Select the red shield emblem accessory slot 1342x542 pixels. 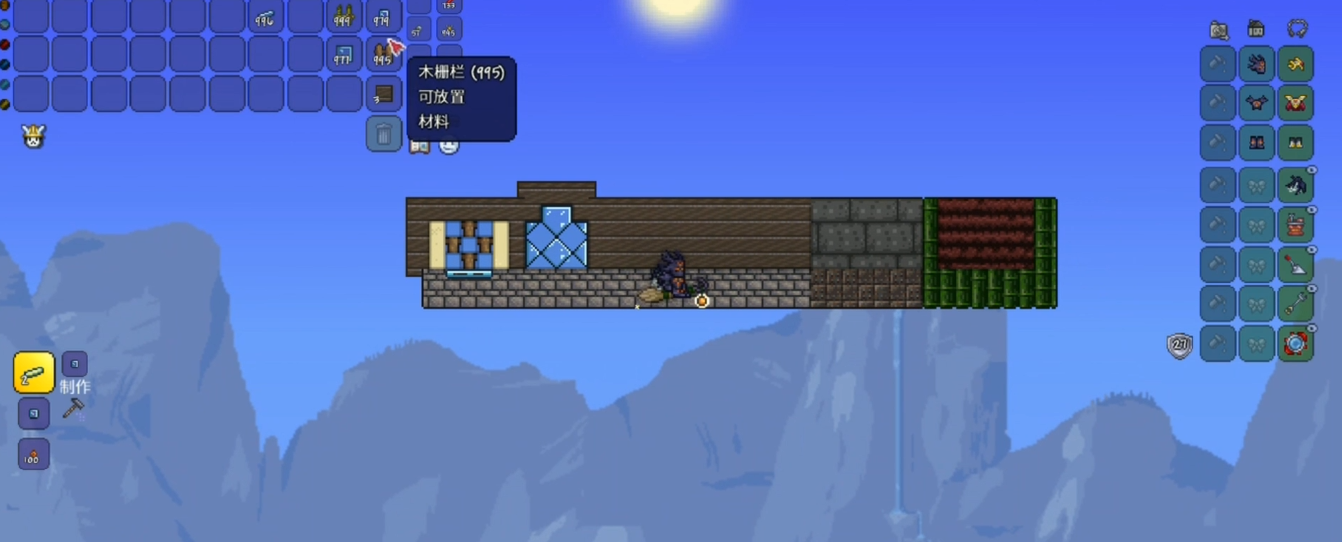click(x=1296, y=344)
